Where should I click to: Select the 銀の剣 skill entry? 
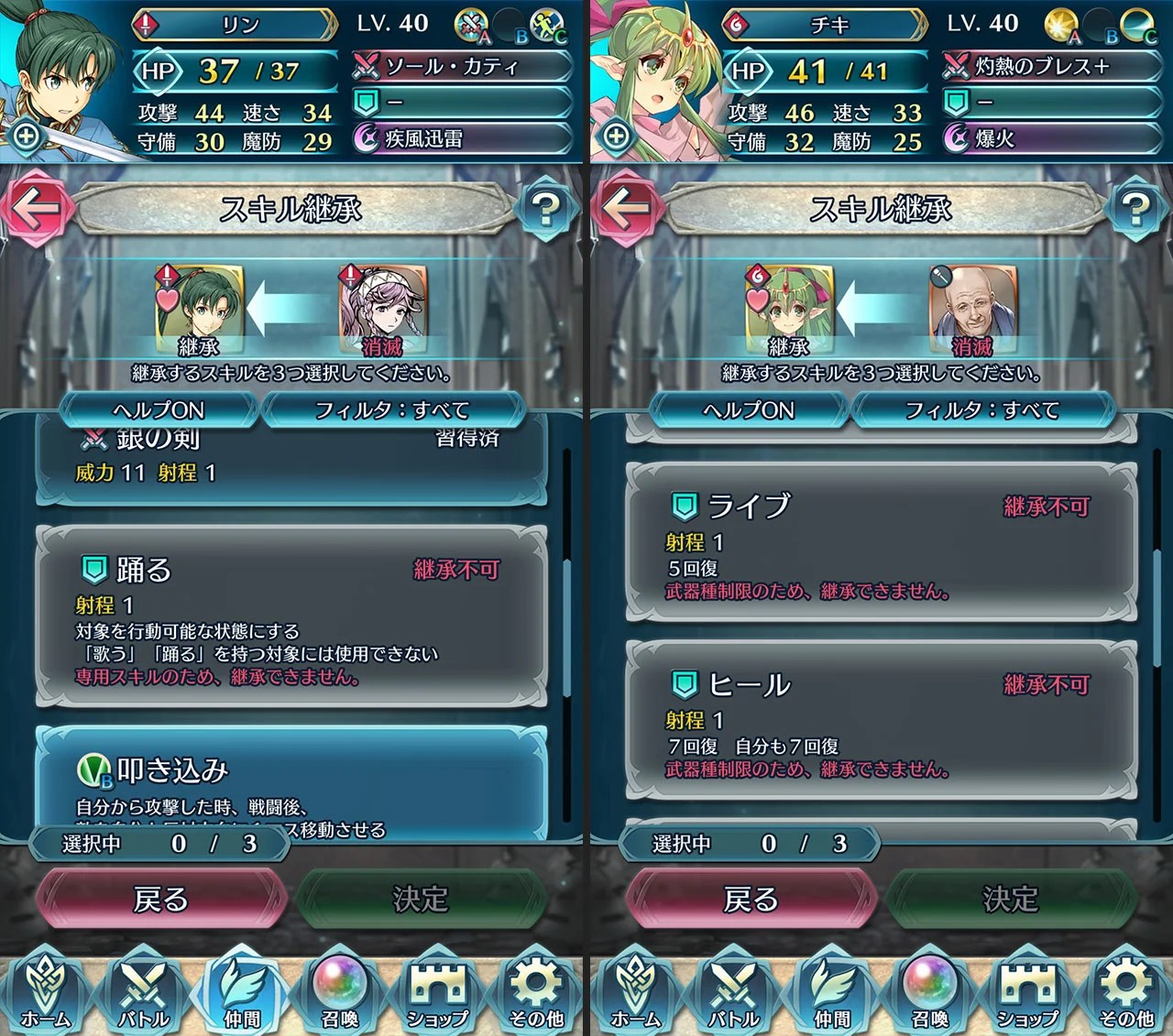(x=275, y=456)
